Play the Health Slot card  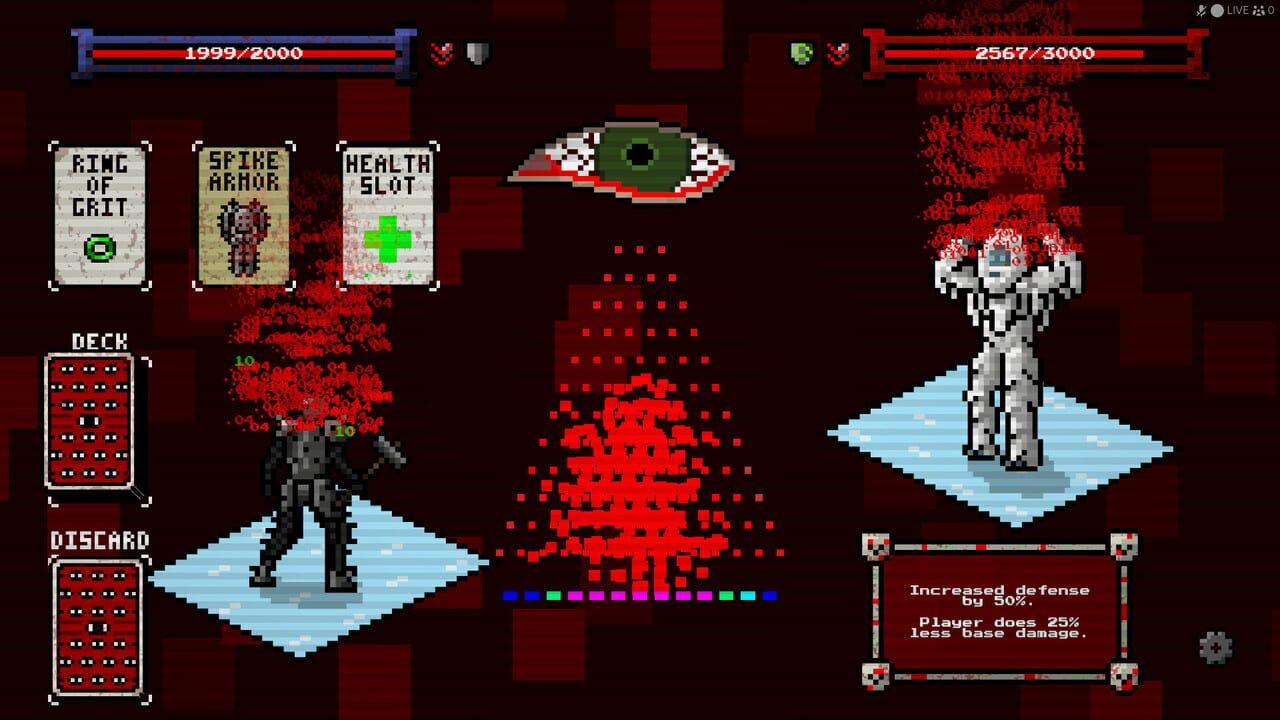[x=388, y=210]
